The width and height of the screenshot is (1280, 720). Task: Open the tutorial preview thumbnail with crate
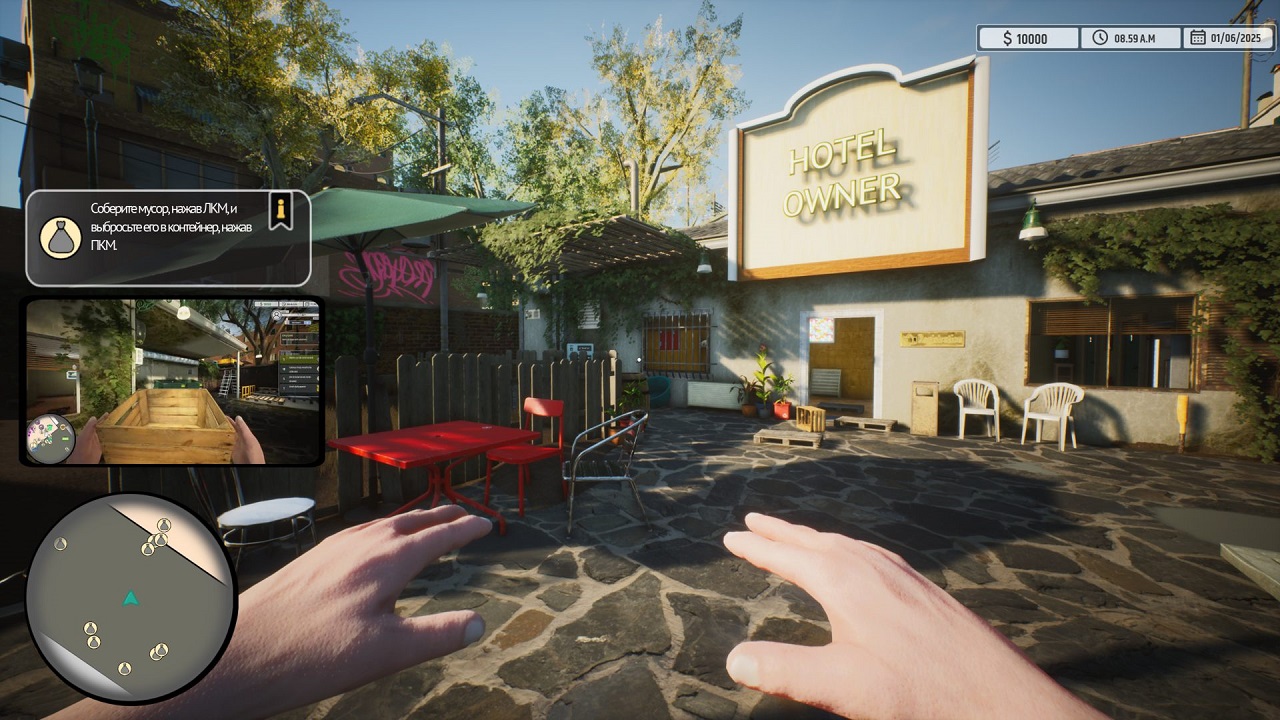[x=172, y=381]
